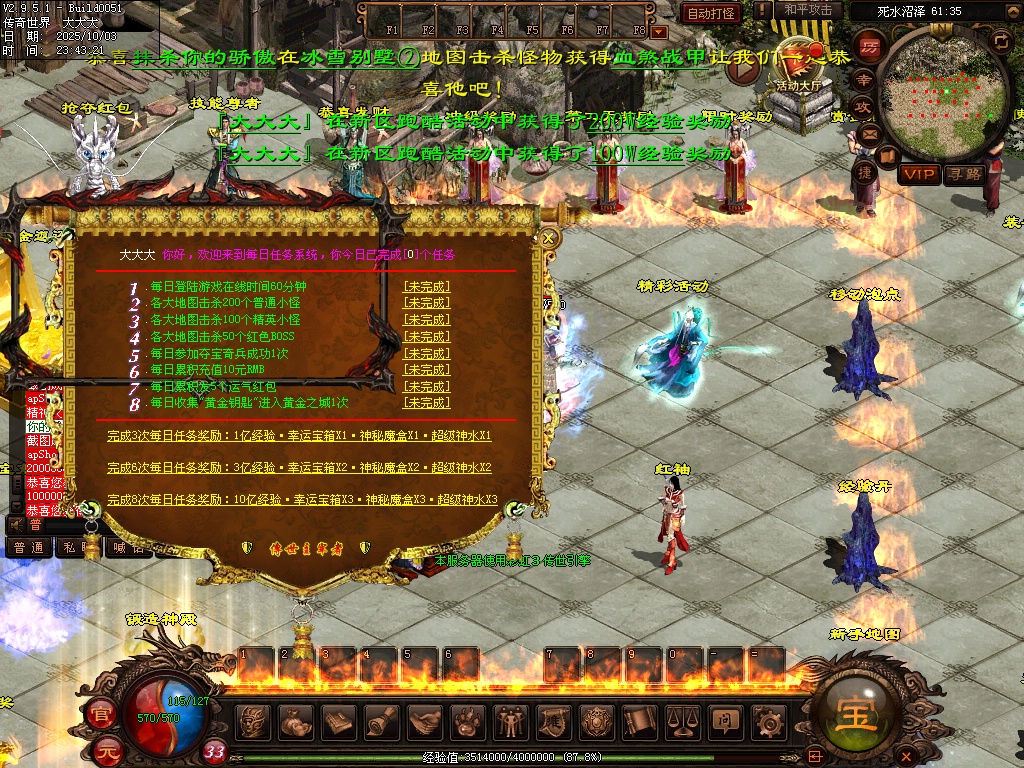
Task: Toggle the 自动打怪 auto-fight button
Action: (711, 13)
